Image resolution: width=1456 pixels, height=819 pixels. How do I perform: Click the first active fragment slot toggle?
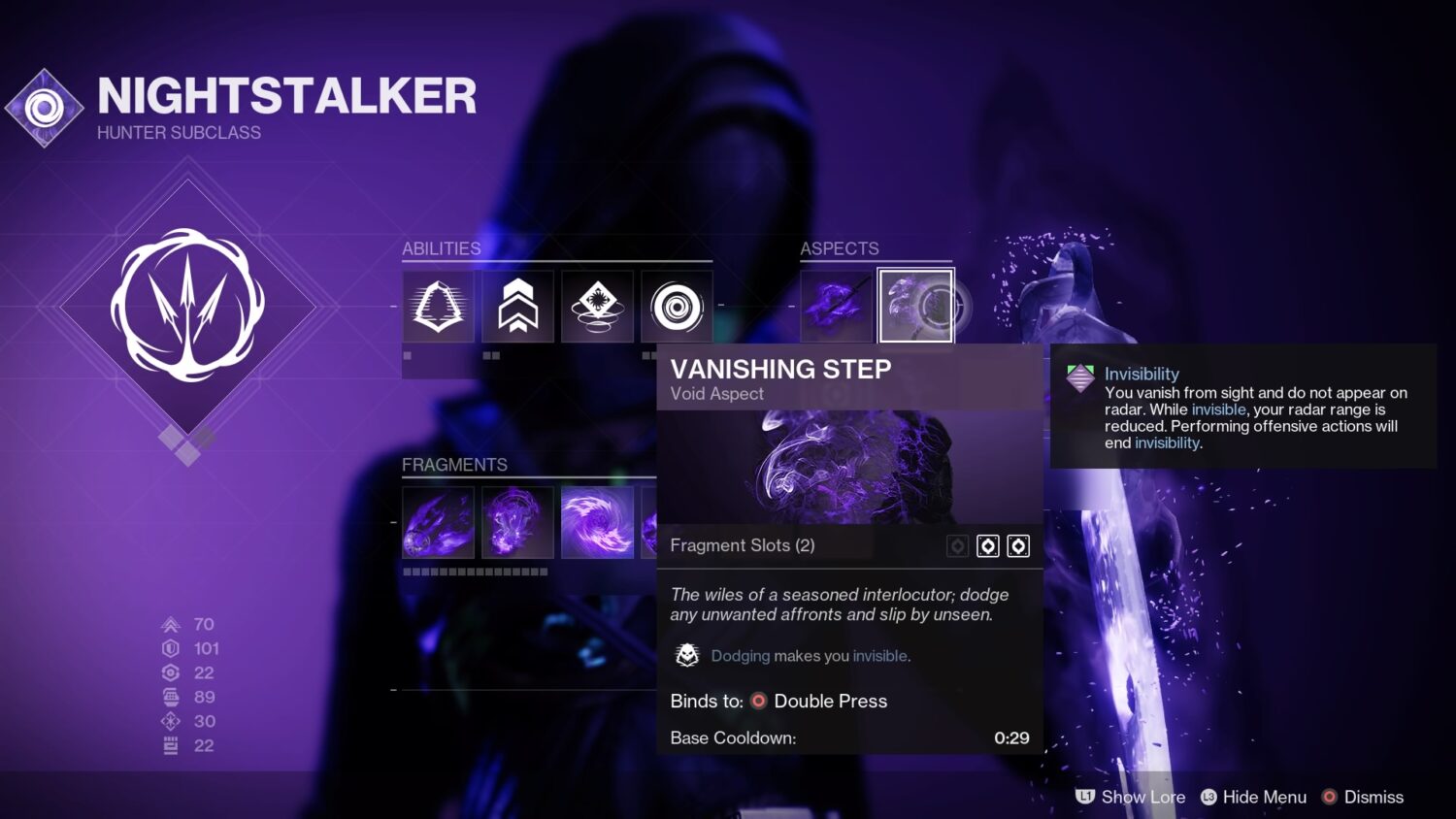[988, 545]
